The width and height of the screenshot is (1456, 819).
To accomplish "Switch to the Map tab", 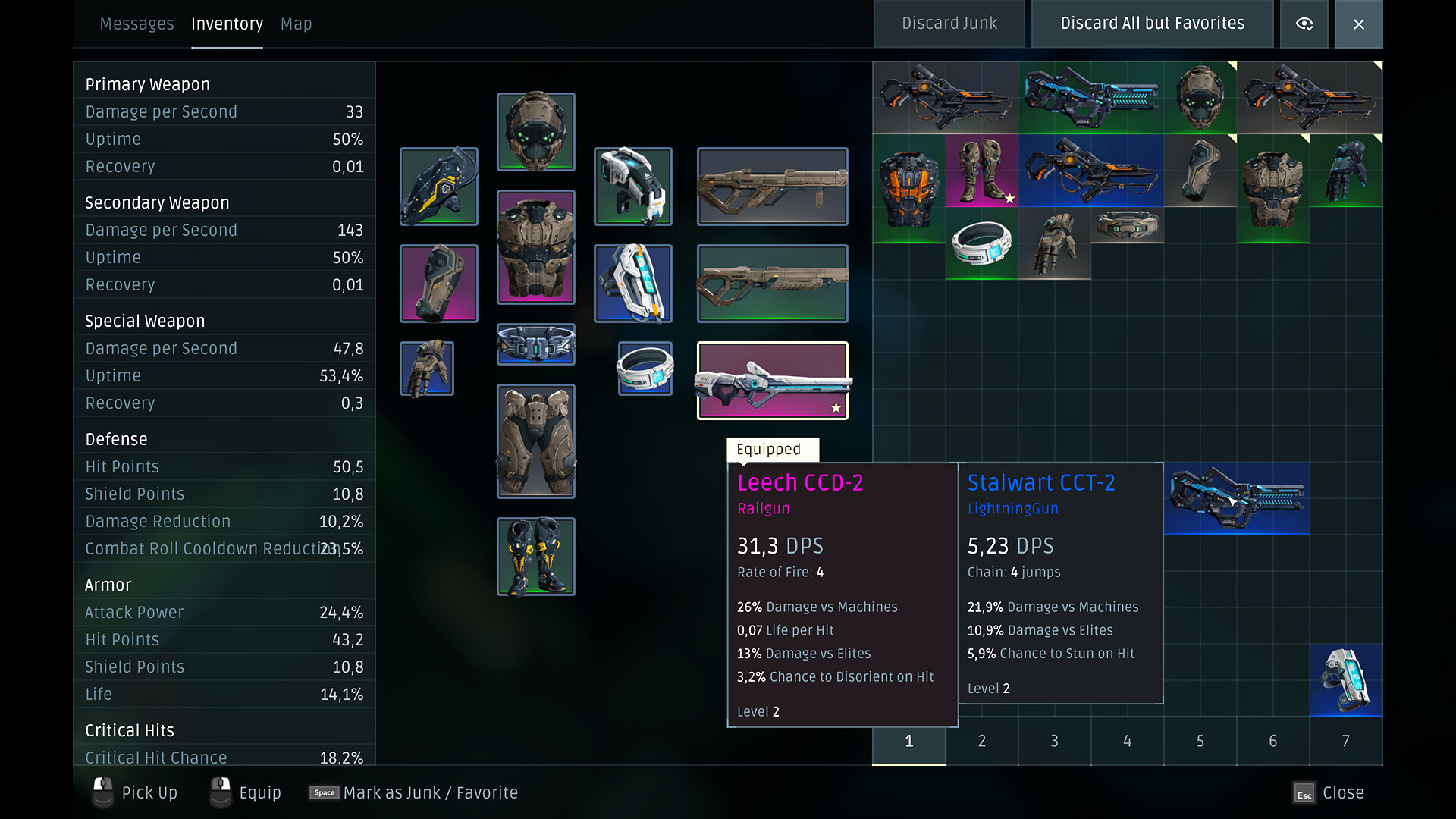I will pos(296,24).
